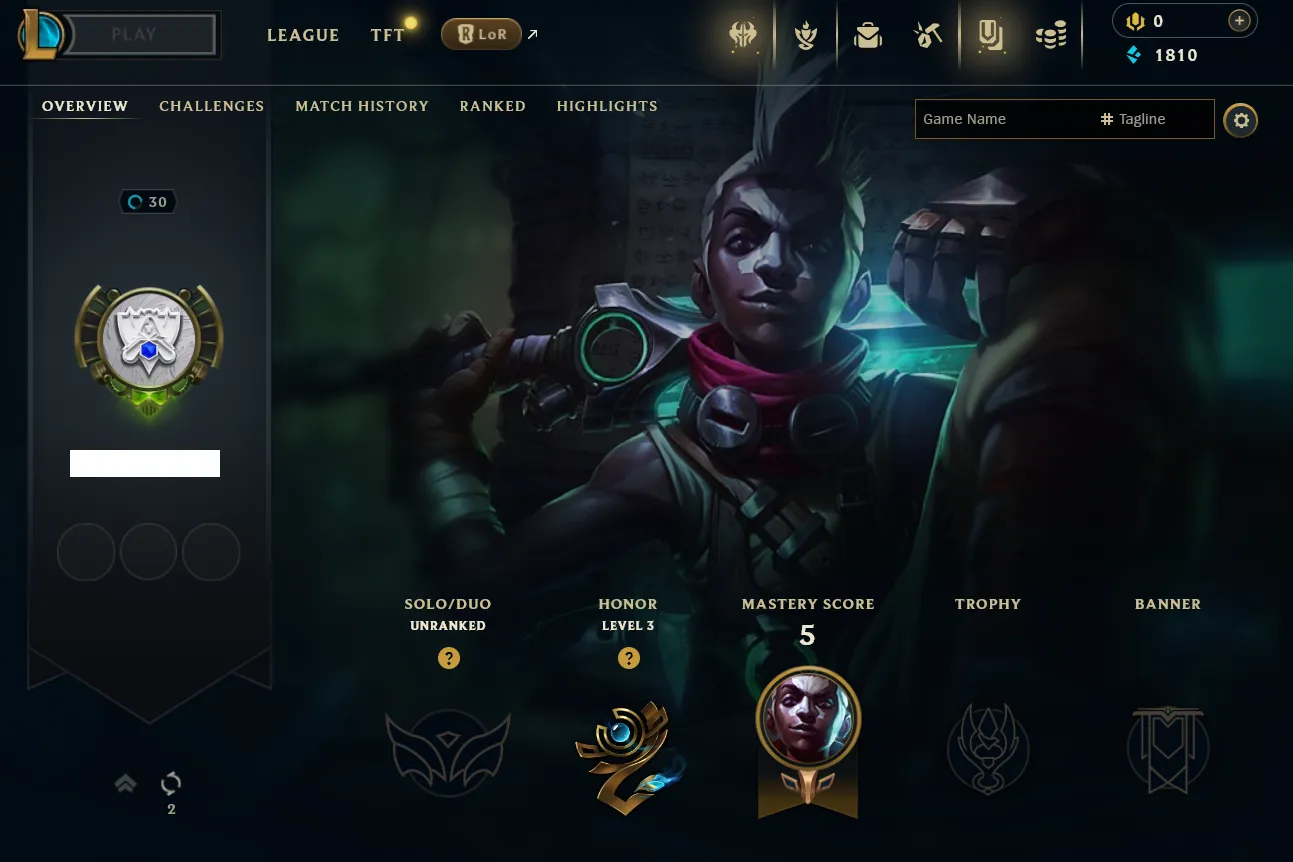The width and height of the screenshot is (1293, 862).
Task: Show the Highlights tab
Action: pos(607,106)
